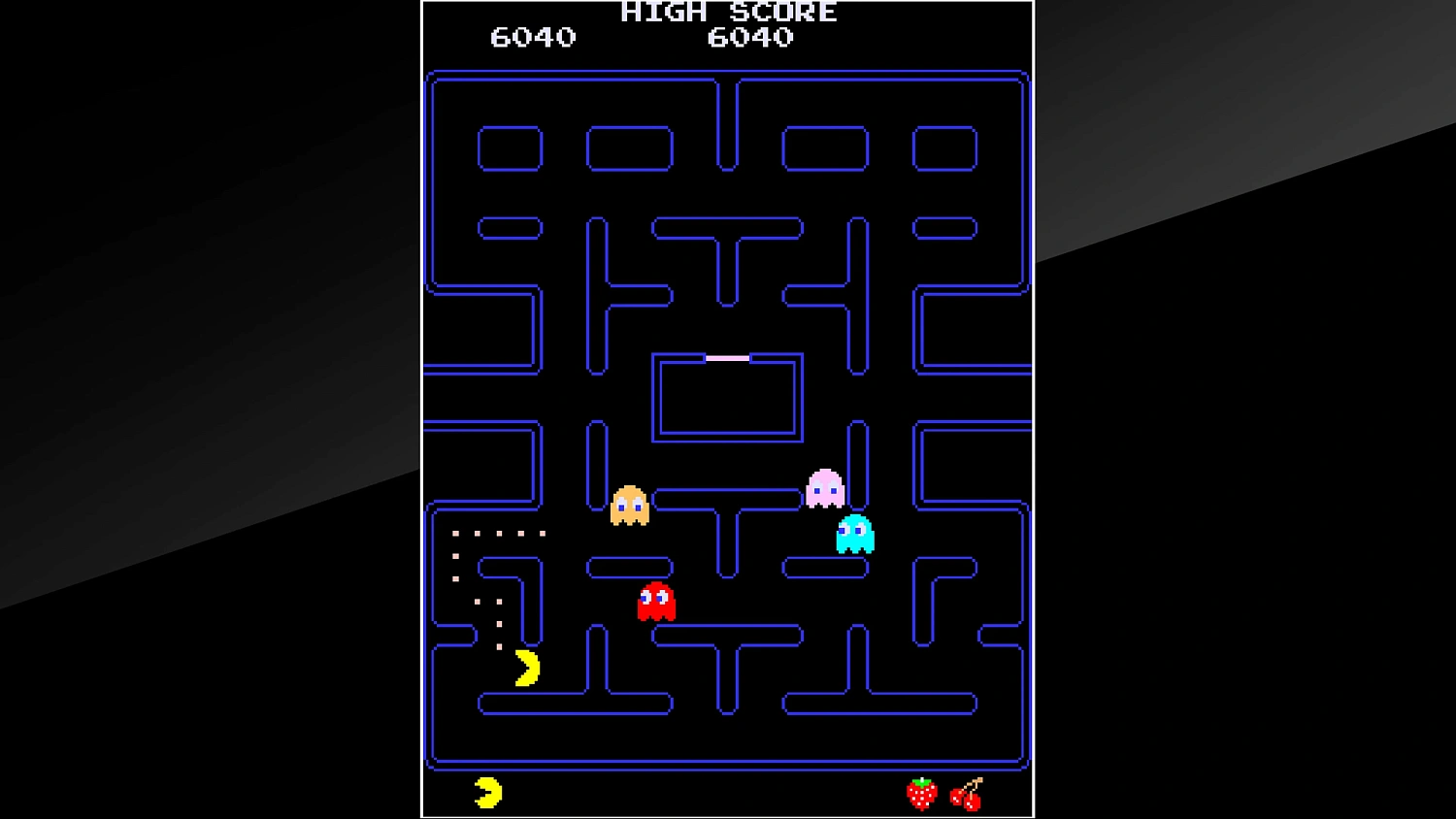Click the ghost house door opening
The image size is (1456, 819).
(x=727, y=357)
